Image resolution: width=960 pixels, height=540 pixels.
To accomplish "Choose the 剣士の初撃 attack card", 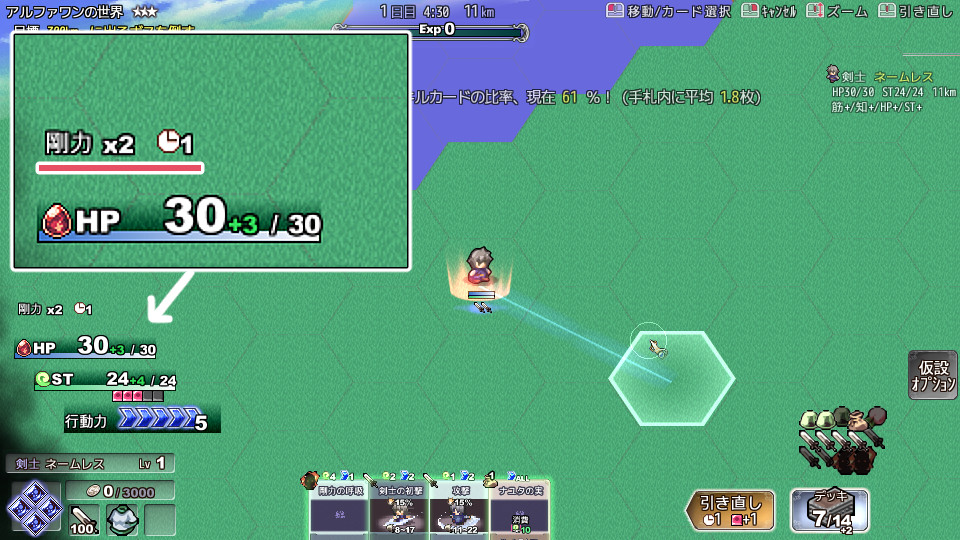I will click(x=399, y=510).
